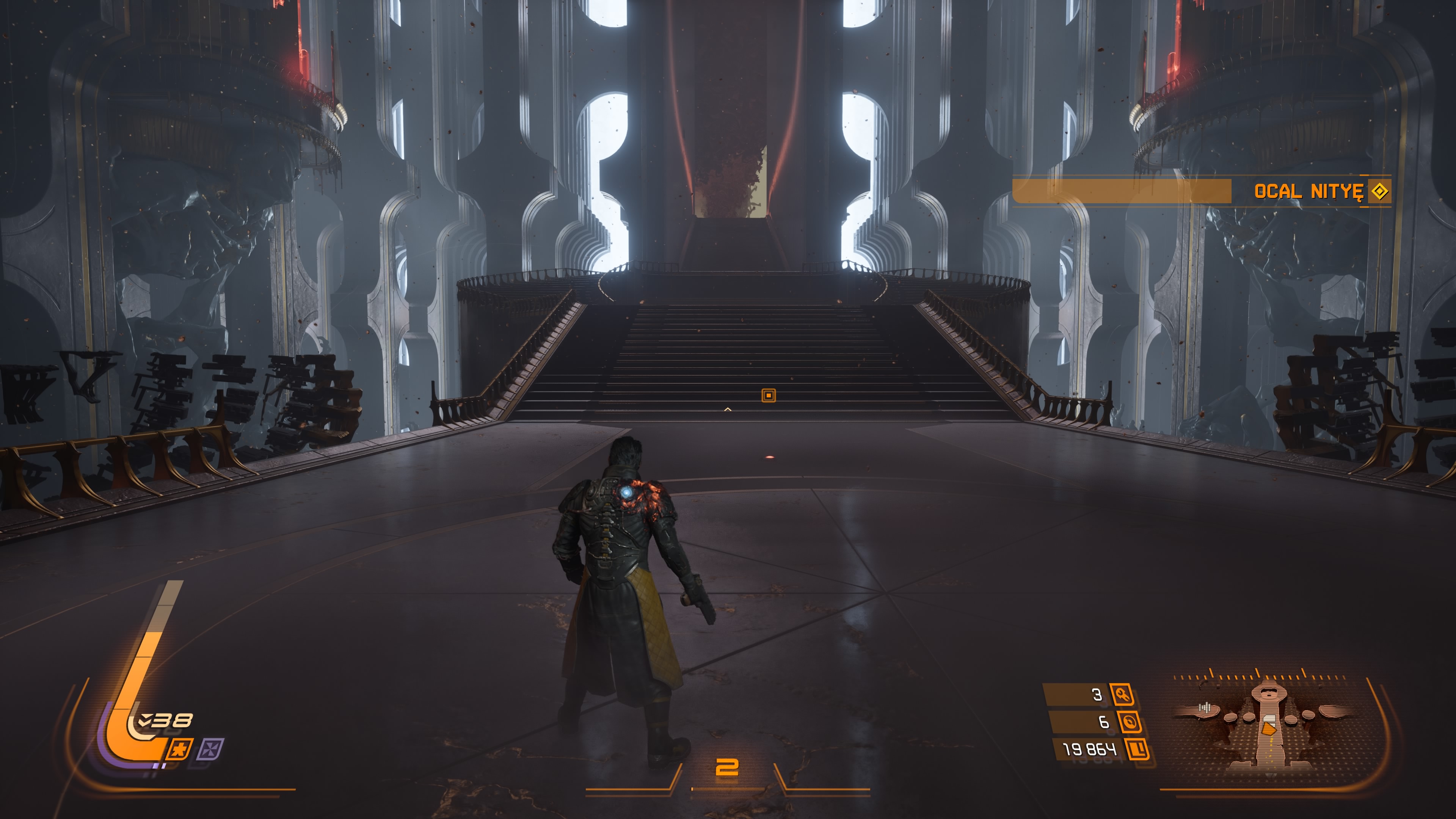This screenshot has width=1456, height=819.
Task: Click the wrench tool counter icon
Action: tap(1122, 694)
